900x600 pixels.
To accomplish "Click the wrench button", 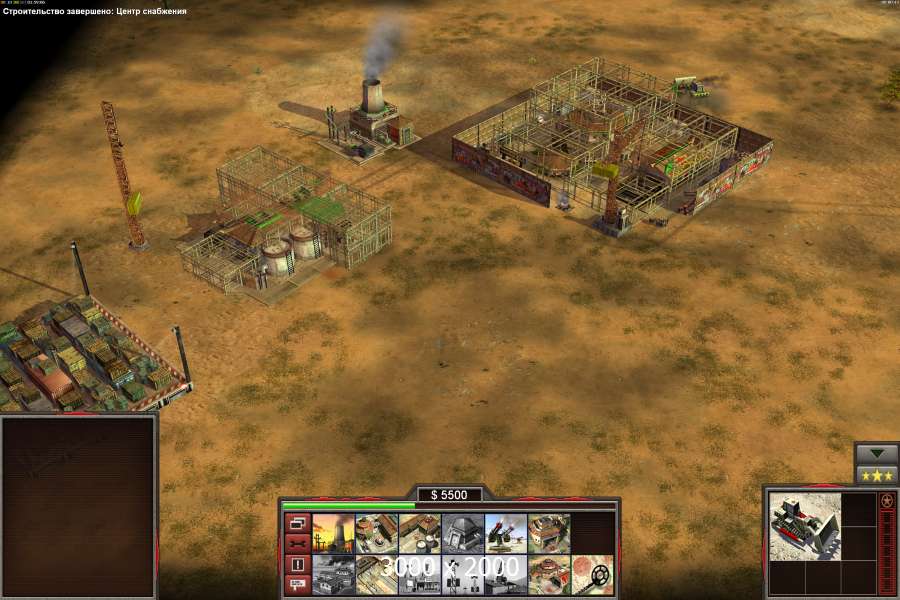I will (x=297, y=543).
